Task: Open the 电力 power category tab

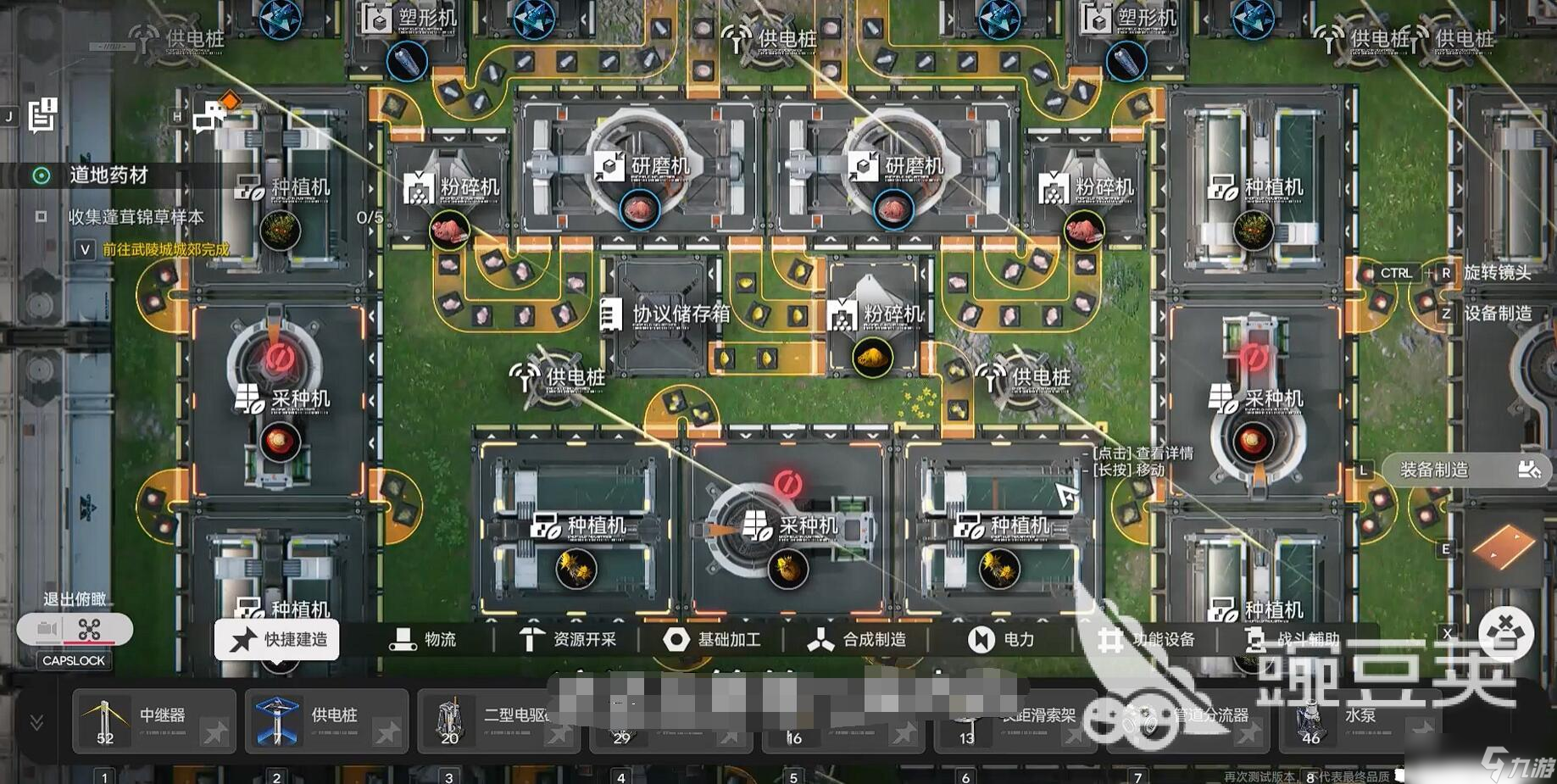Action: (x=1002, y=640)
